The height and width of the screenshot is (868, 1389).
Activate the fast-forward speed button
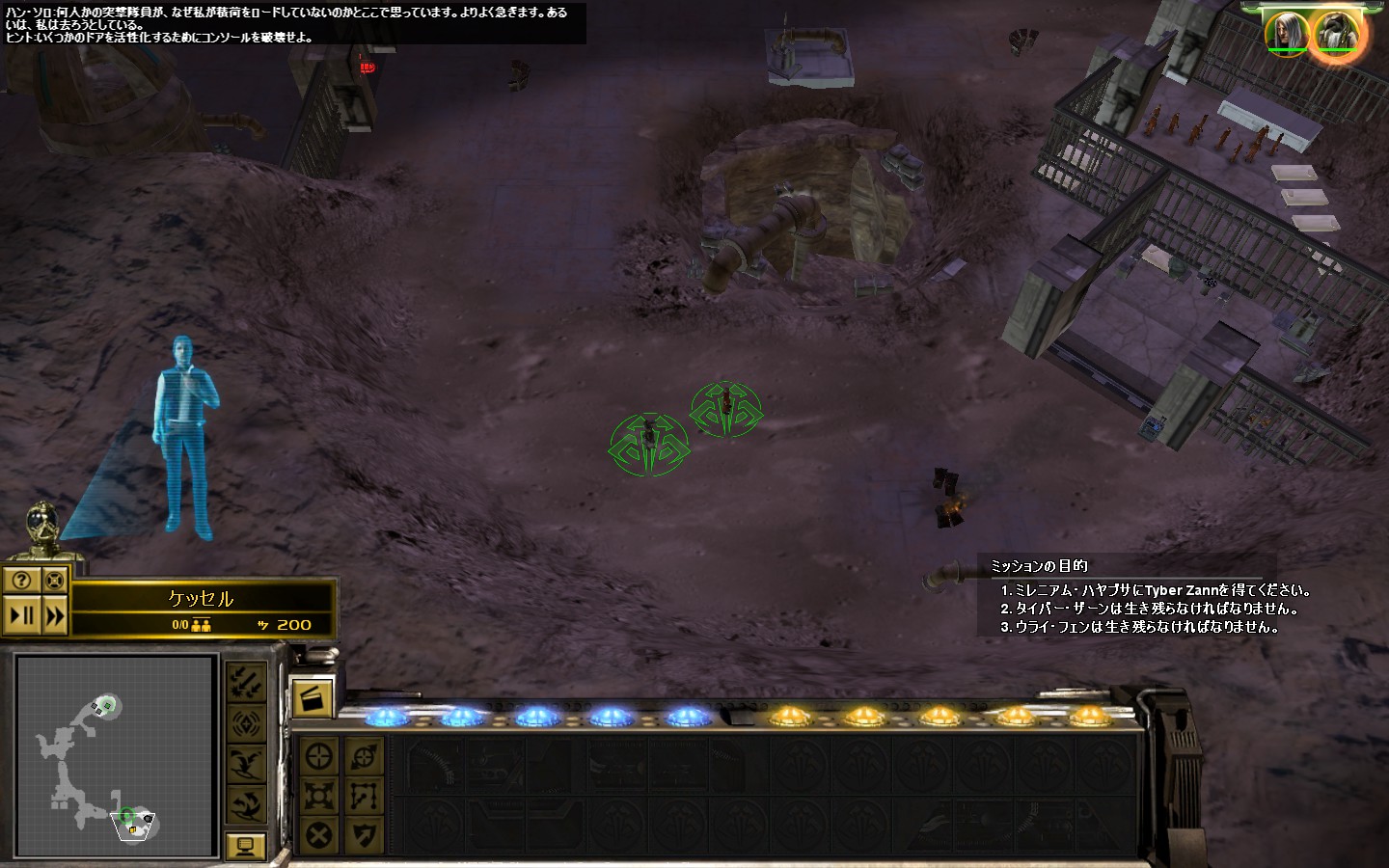click(x=55, y=615)
